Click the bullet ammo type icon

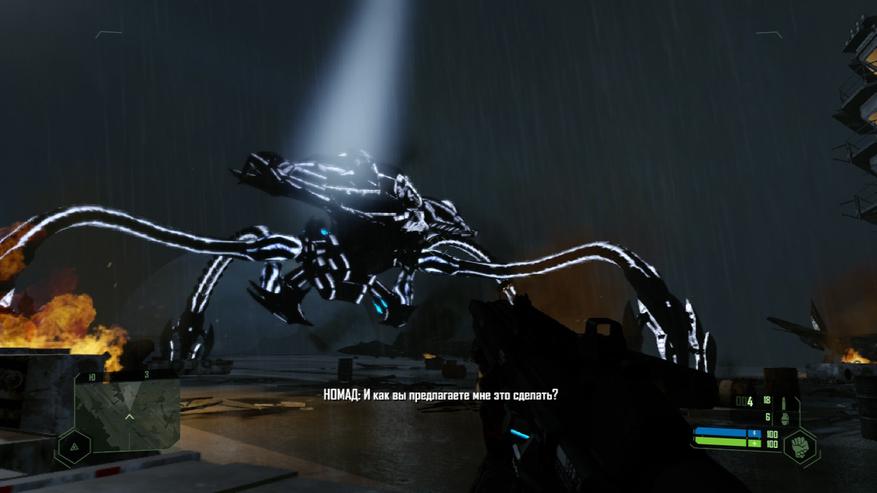pos(783,401)
